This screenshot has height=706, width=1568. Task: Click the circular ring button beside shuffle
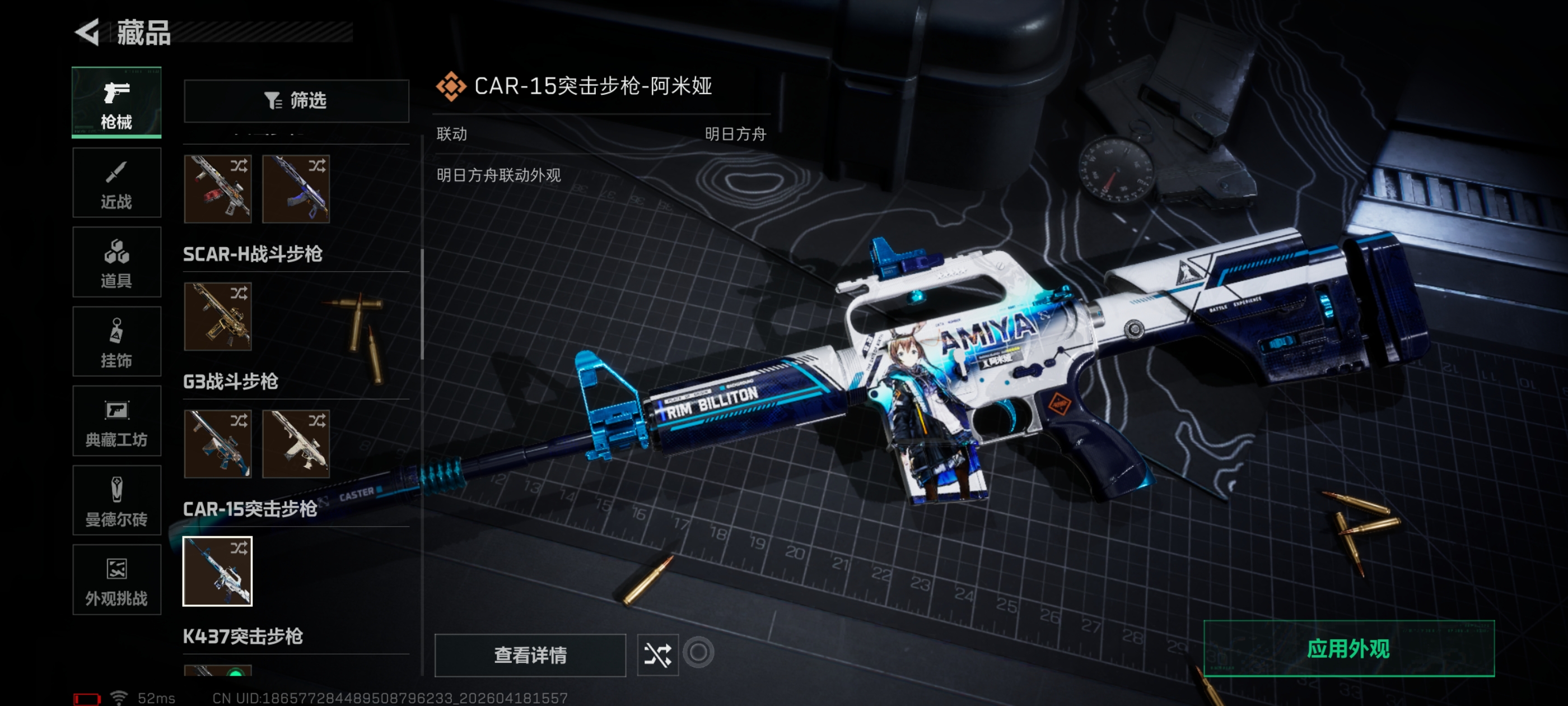[x=698, y=652]
